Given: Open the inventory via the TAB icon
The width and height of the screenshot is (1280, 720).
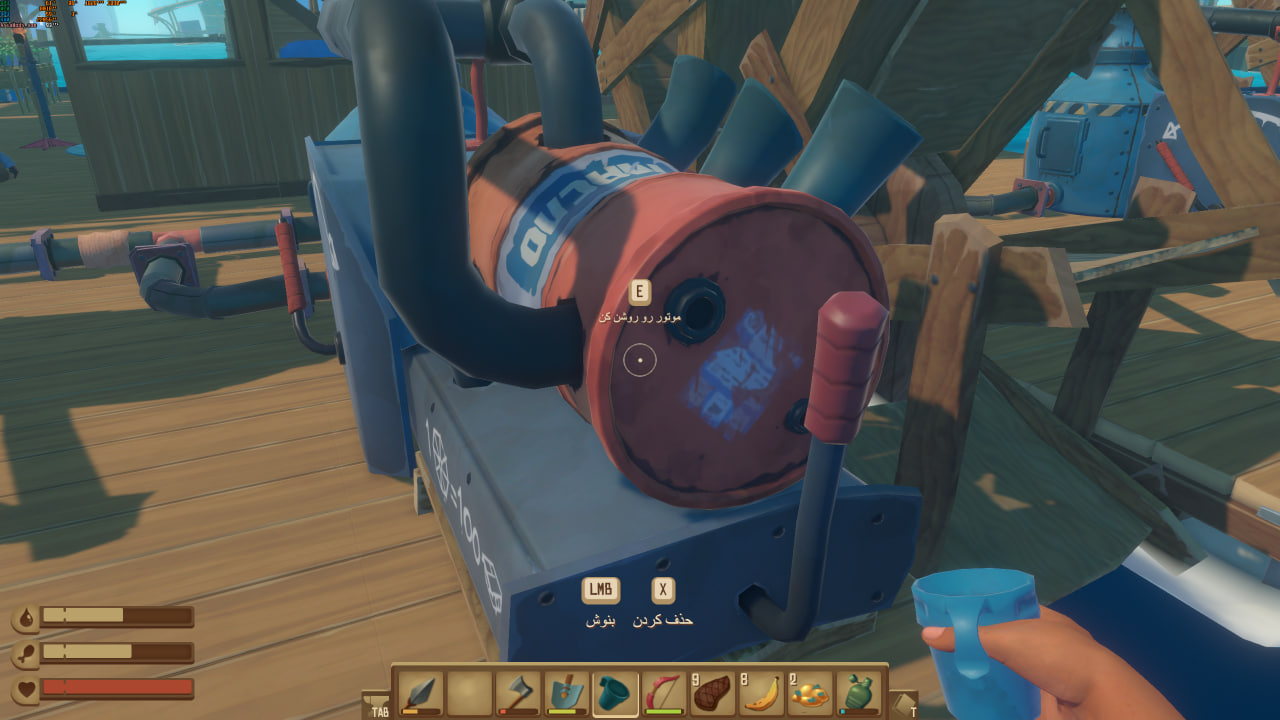Looking at the screenshot, I should (x=377, y=704).
